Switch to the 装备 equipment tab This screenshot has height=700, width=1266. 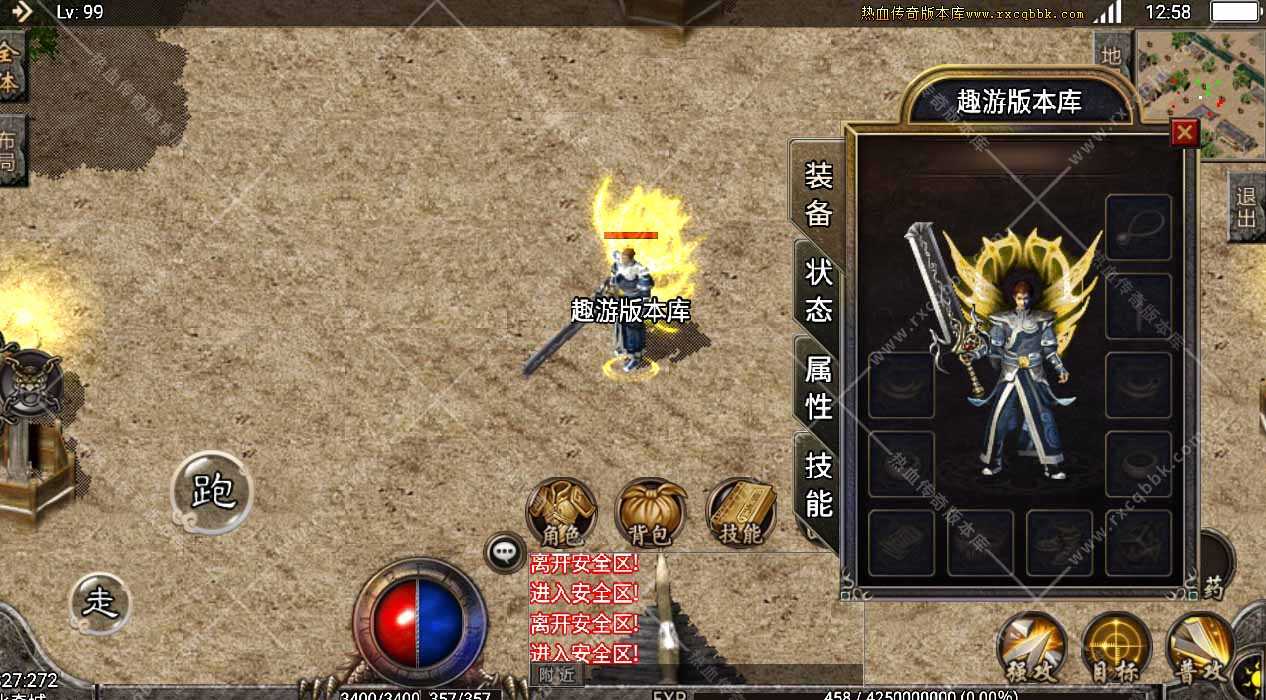tap(818, 194)
